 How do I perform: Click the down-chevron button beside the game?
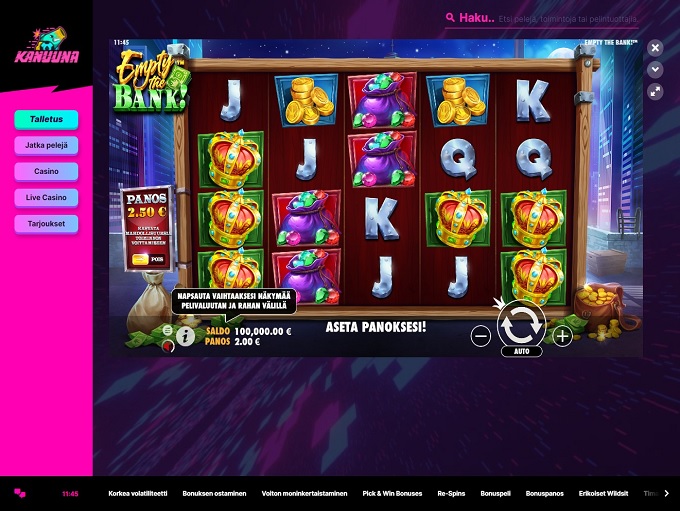click(655, 69)
